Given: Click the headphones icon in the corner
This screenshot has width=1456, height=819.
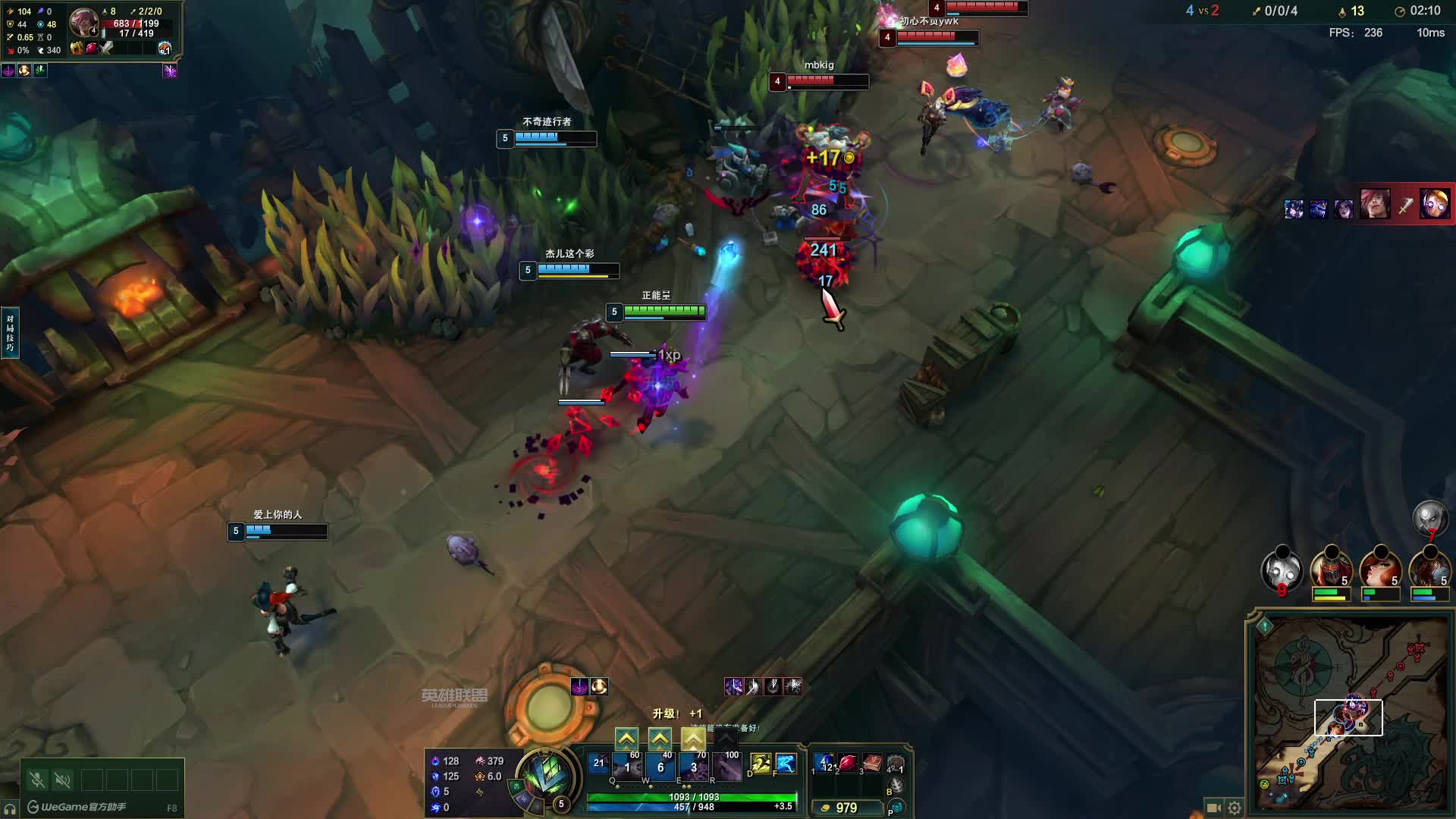Looking at the screenshot, I should pyautogui.click(x=9, y=809).
